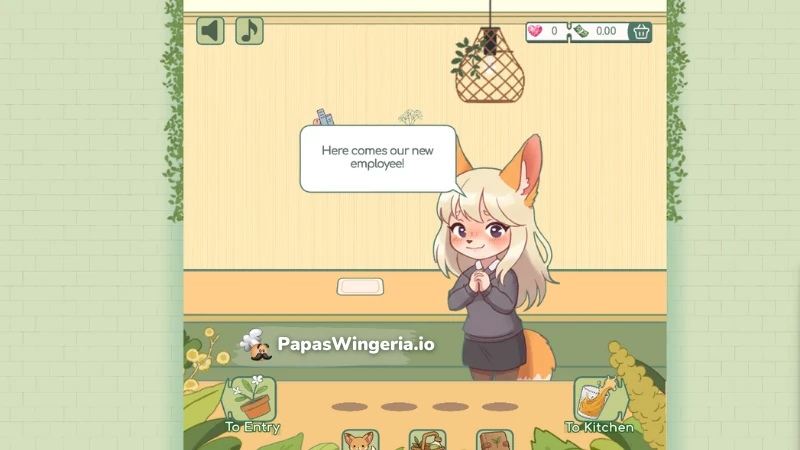
Task: Visit the PapasWingeria.io watermark link
Action: (x=338, y=344)
